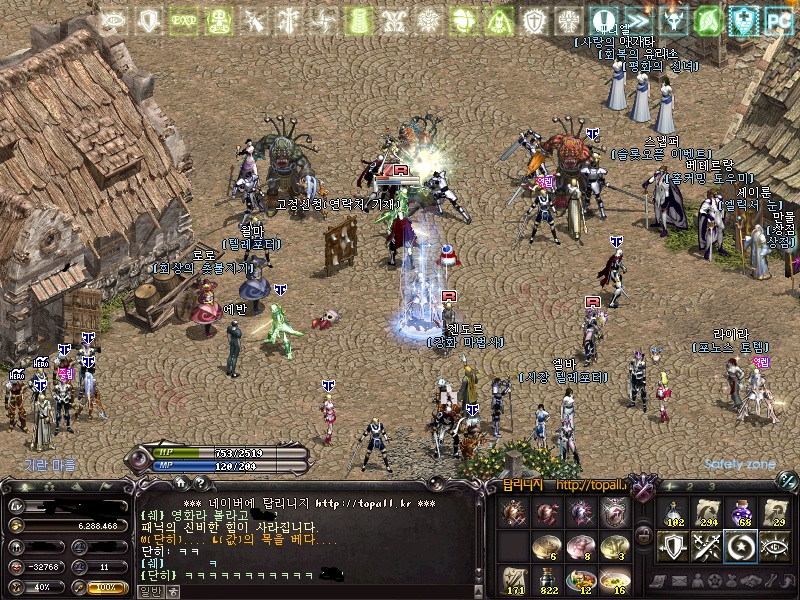Use the scroll with count 171
The width and height of the screenshot is (800, 600).
coord(515,579)
